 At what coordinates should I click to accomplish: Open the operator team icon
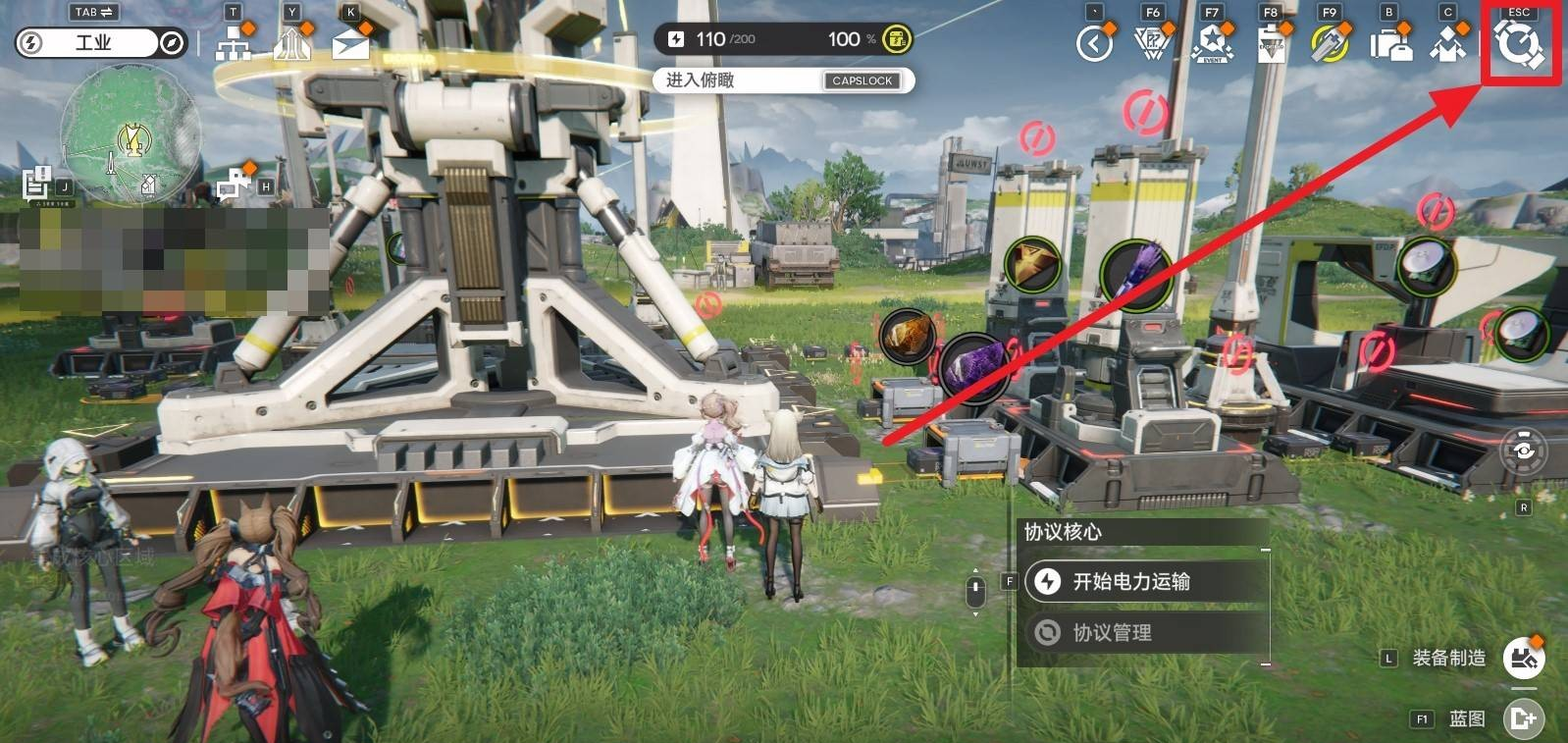click(x=1447, y=44)
